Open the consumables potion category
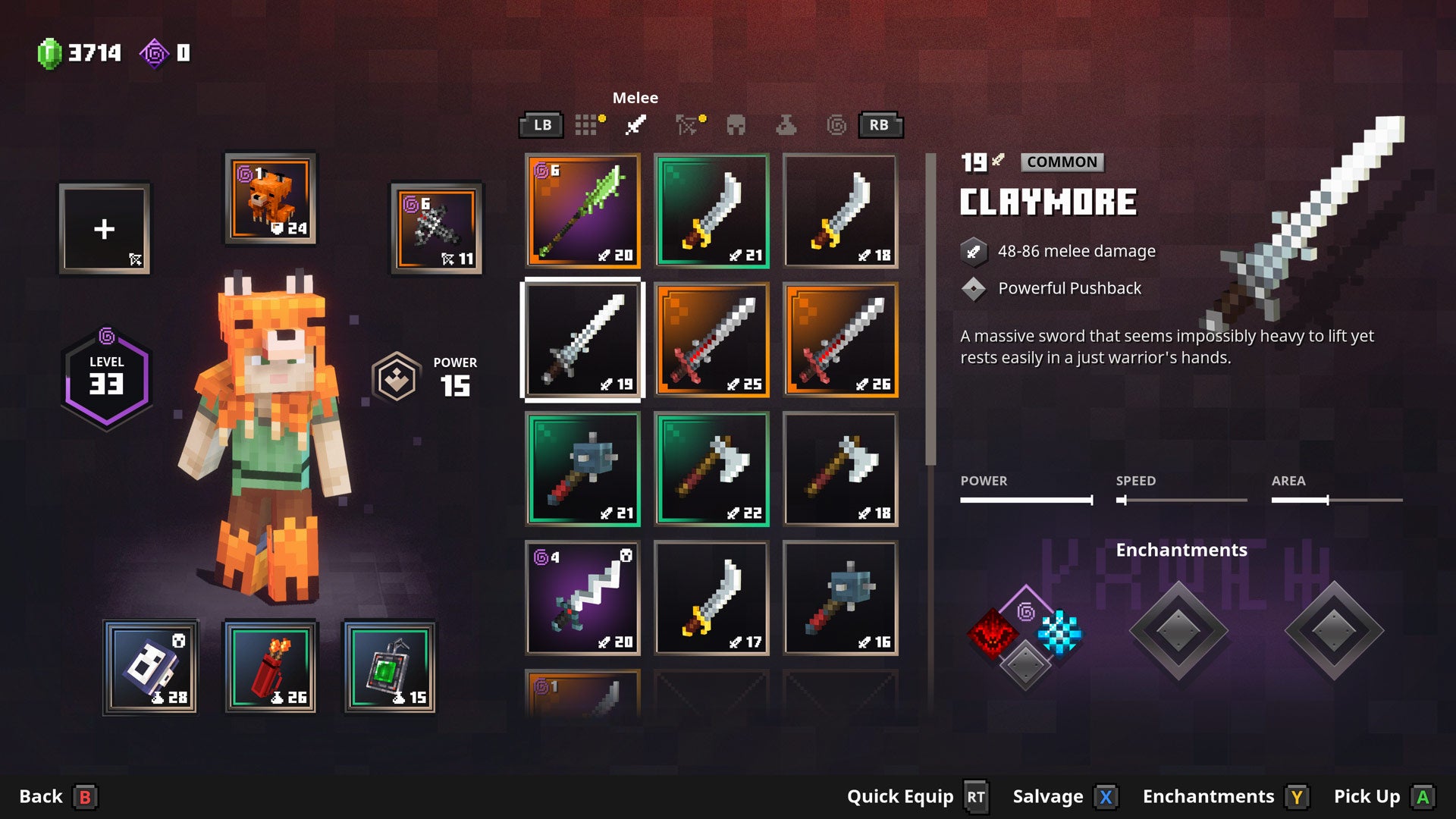The image size is (1456, 819). pyautogui.click(x=785, y=127)
